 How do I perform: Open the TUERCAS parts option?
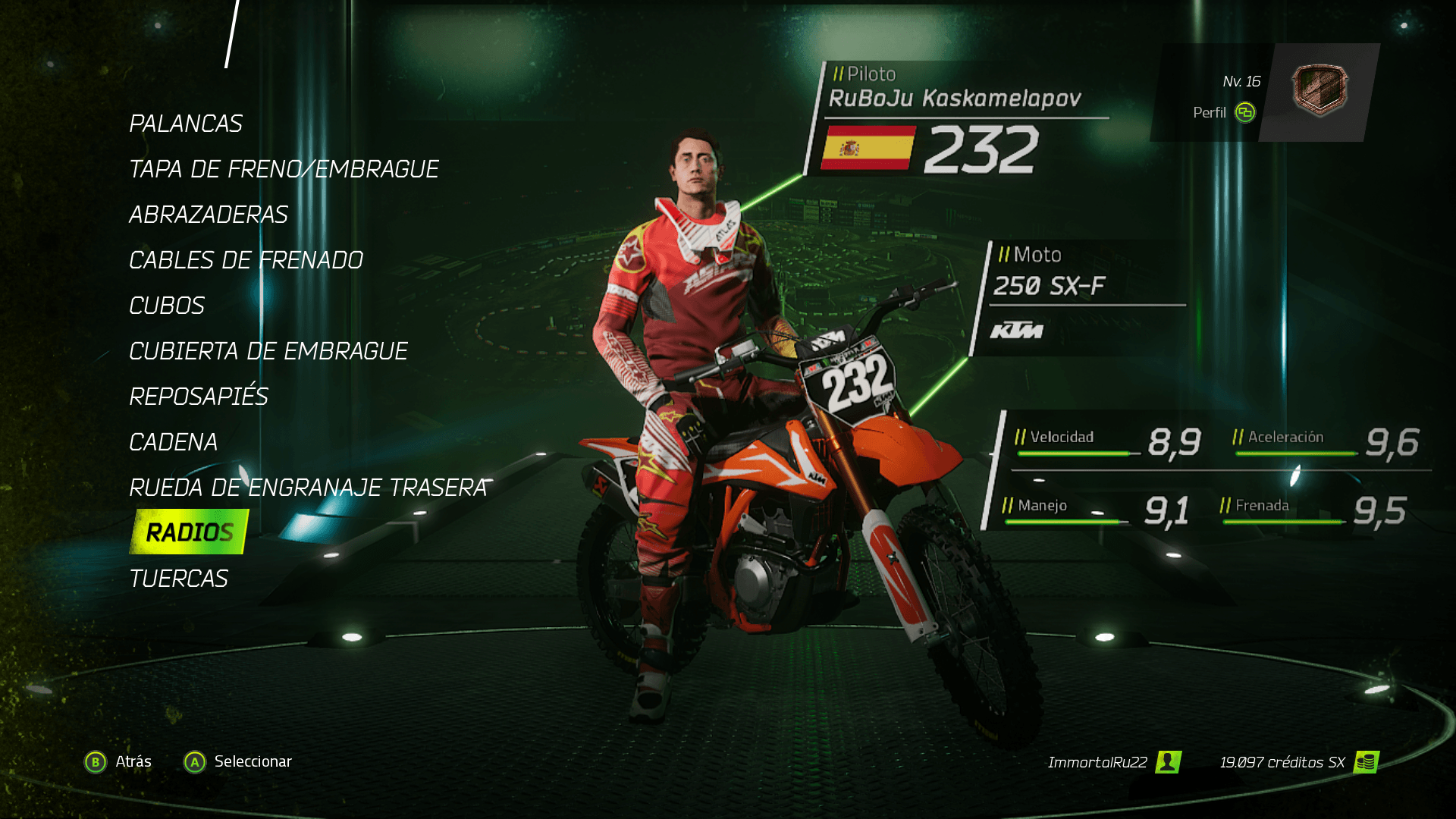click(179, 579)
